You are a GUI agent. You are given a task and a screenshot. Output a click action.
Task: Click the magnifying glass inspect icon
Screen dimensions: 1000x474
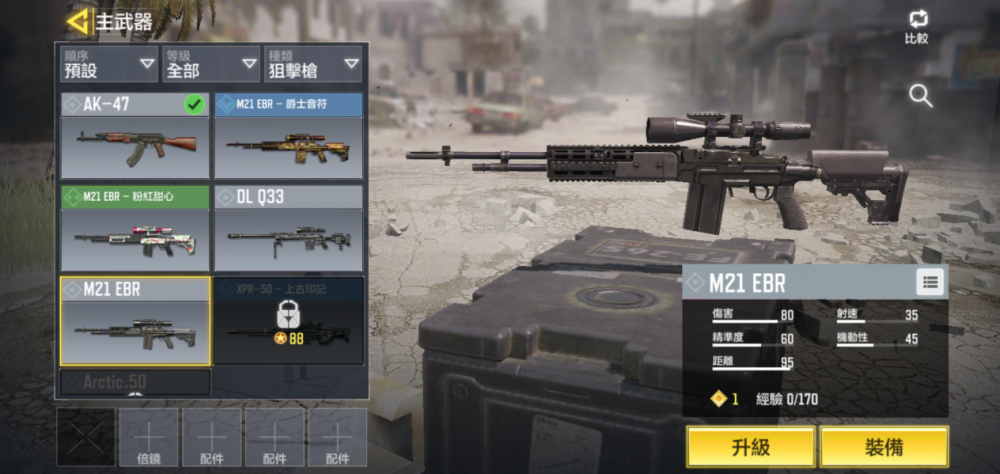click(920, 96)
